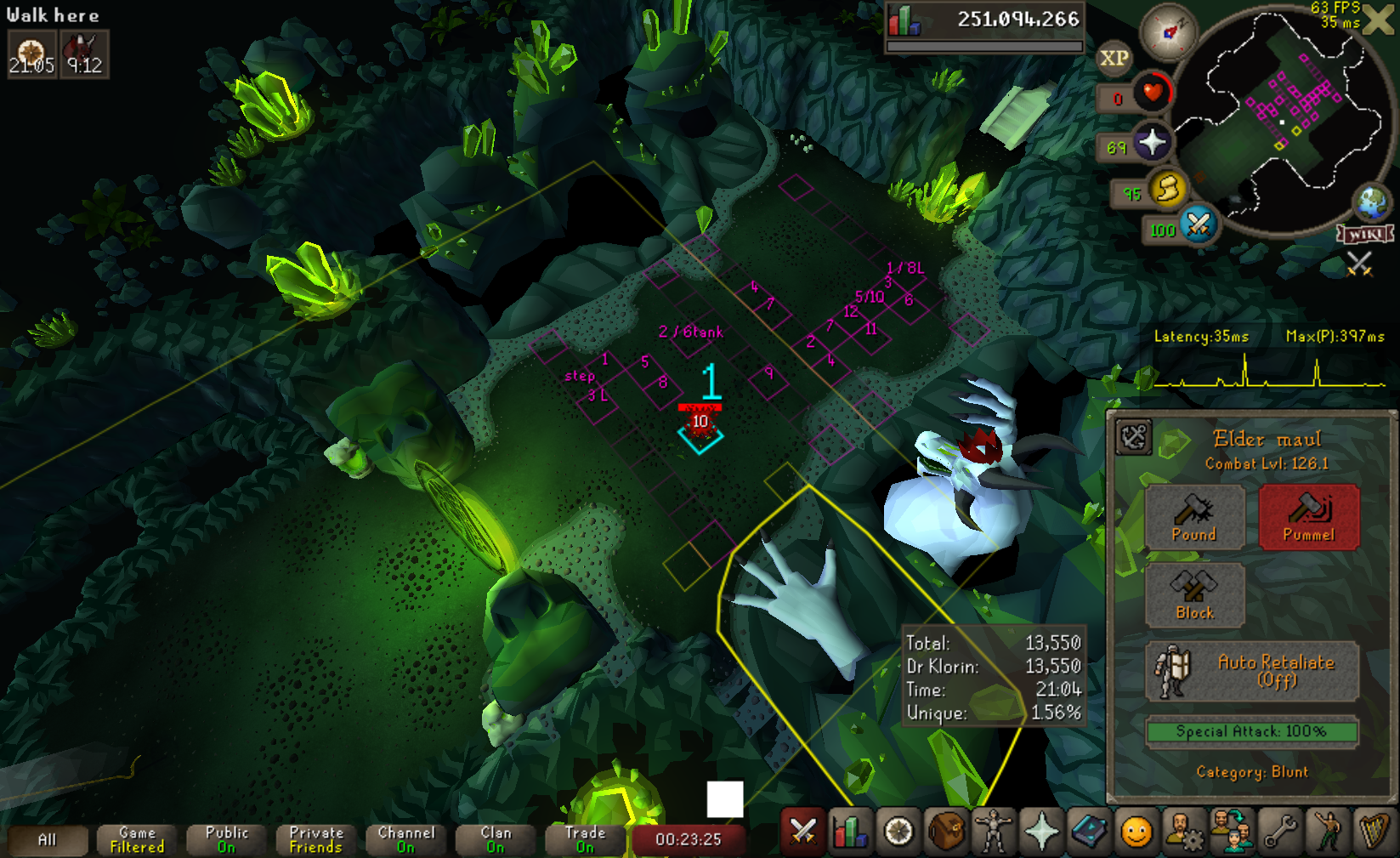Toggle run with the boot orb
The width and height of the screenshot is (1400, 858).
pos(1168,190)
